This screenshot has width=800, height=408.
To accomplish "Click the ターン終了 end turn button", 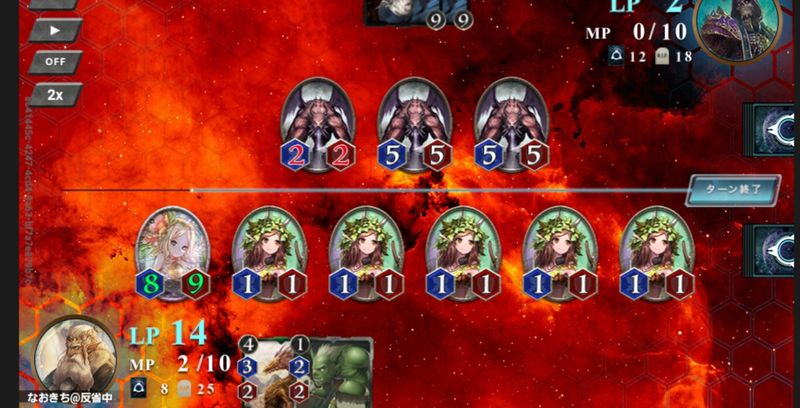I will tap(733, 188).
